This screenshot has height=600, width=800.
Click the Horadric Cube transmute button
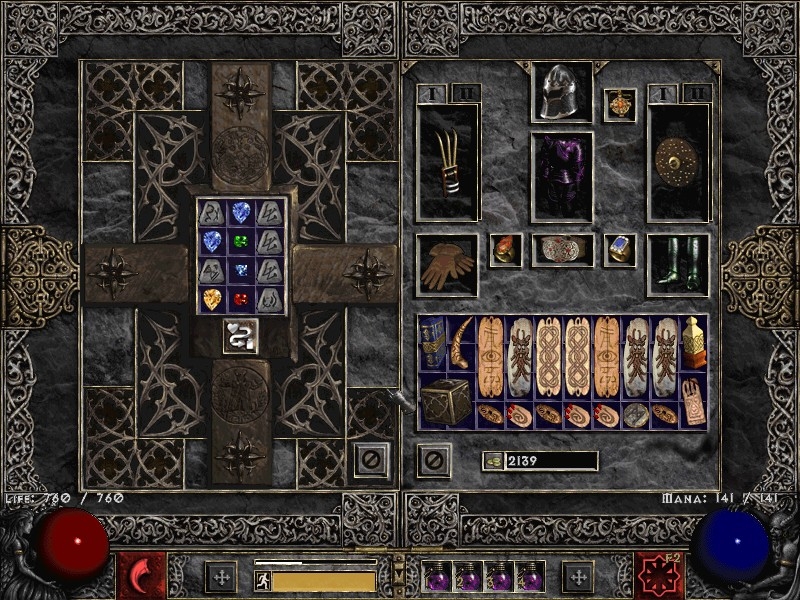[x=240, y=336]
